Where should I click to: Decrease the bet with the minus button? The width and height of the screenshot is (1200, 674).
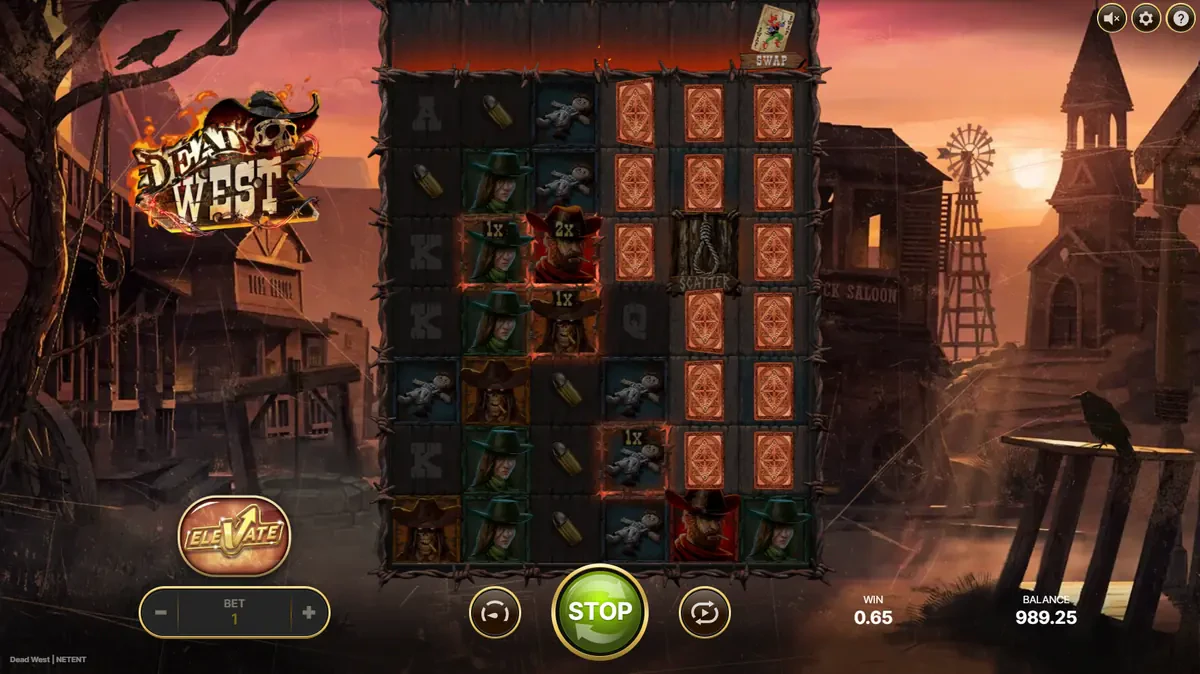pos(160,613)
